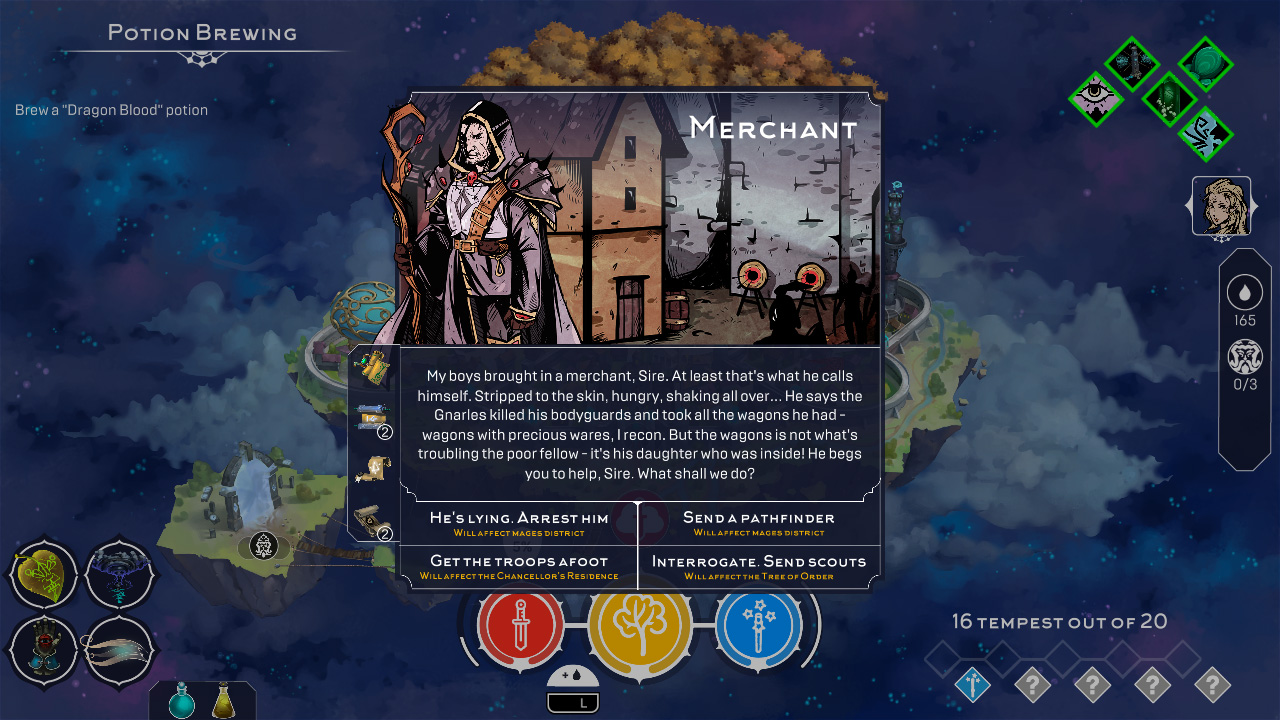The image size is (1280, 720).
Task: Click the drifting feather spell icon
Action: pyautogui.click(x=120, y=650)
